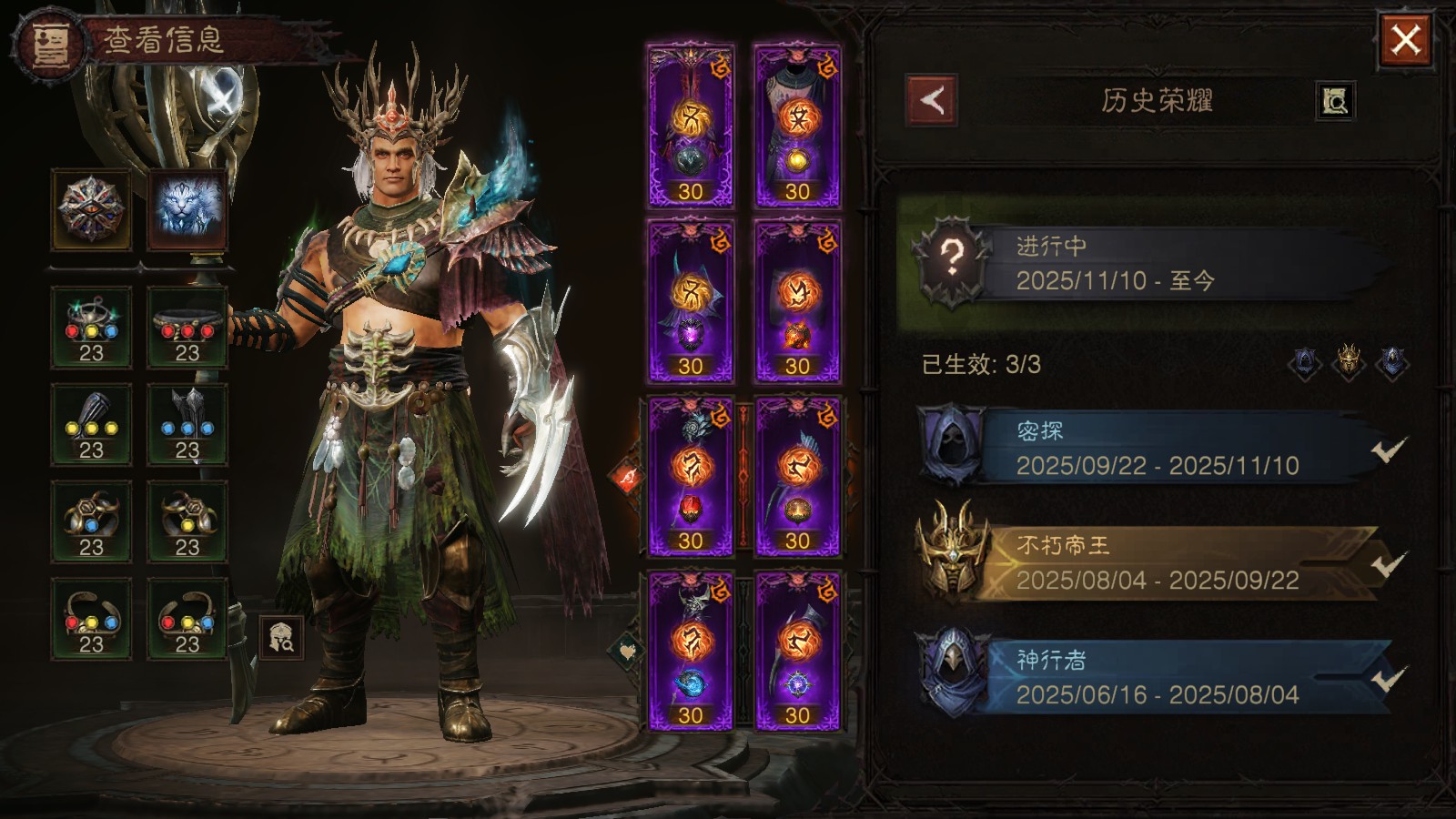This screenshot has height=819, width=1456.
Task: Open the scroll search icon beside 历史荣耀
Action: 1335,101
